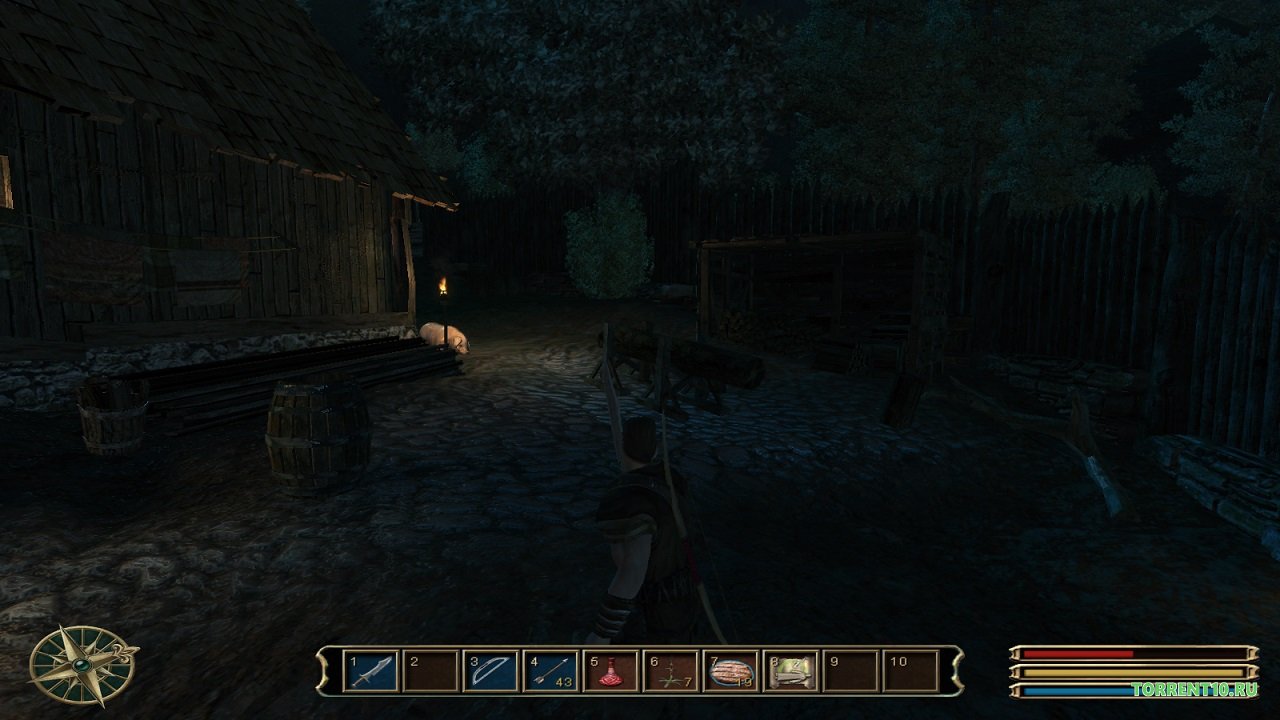The width and height of the screenshot is (1280, 720).
Task: Select the healing plant in slot 6
Action: point(671,670)
